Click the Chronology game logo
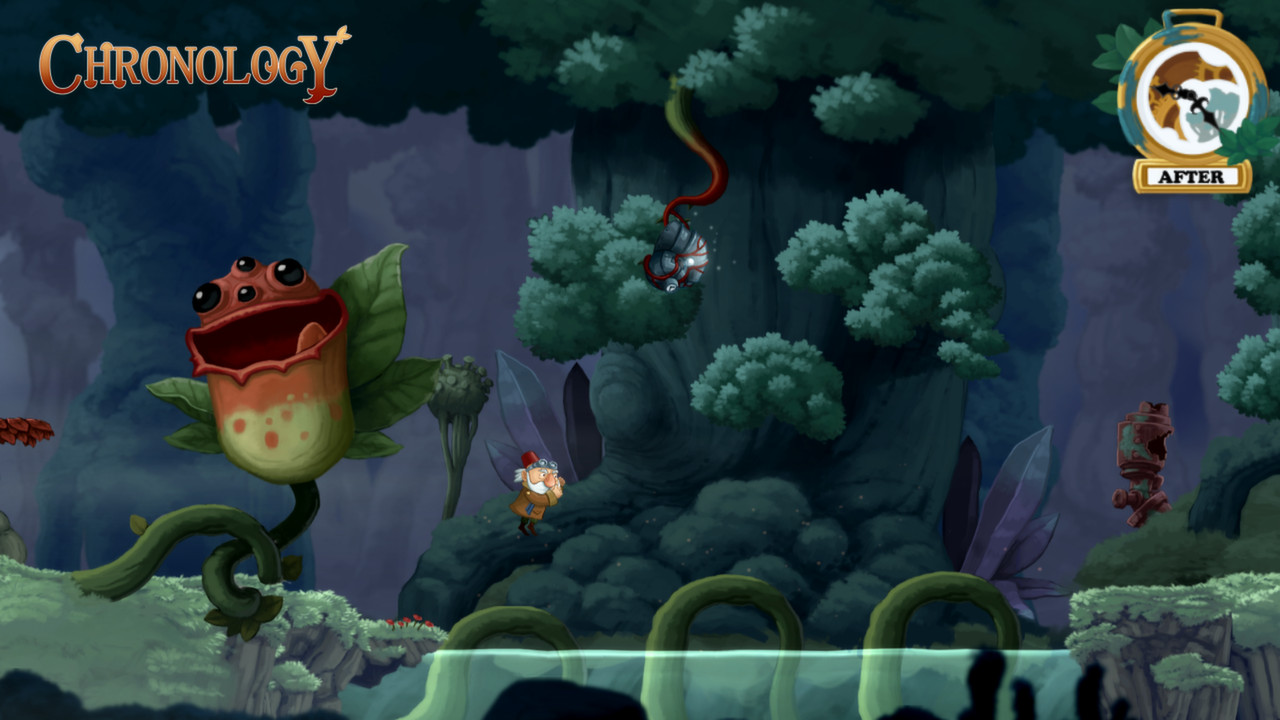 pos(190,60)
